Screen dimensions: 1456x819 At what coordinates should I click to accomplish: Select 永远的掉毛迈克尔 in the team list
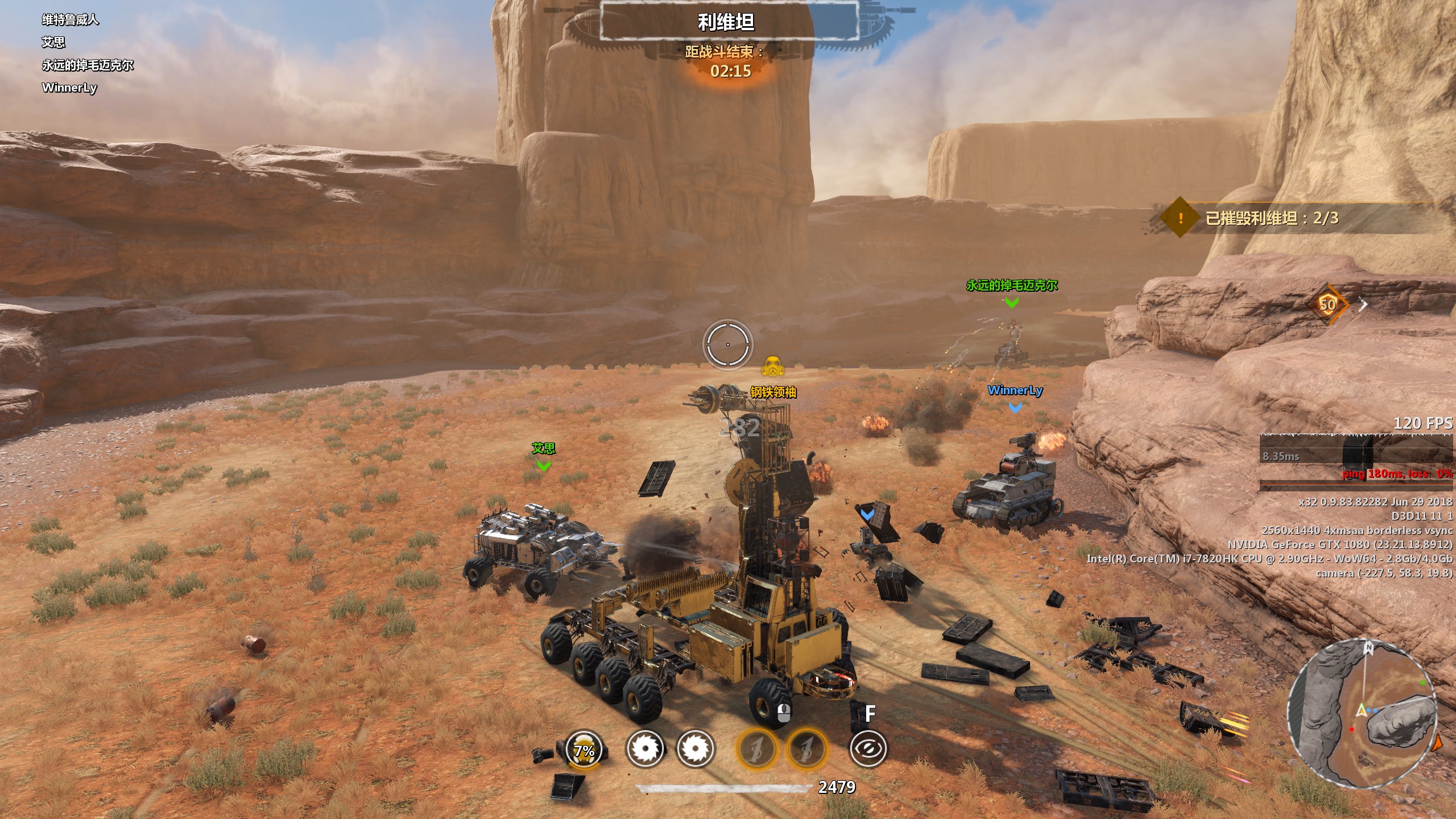pyautogui.click(x=88, y=65)
